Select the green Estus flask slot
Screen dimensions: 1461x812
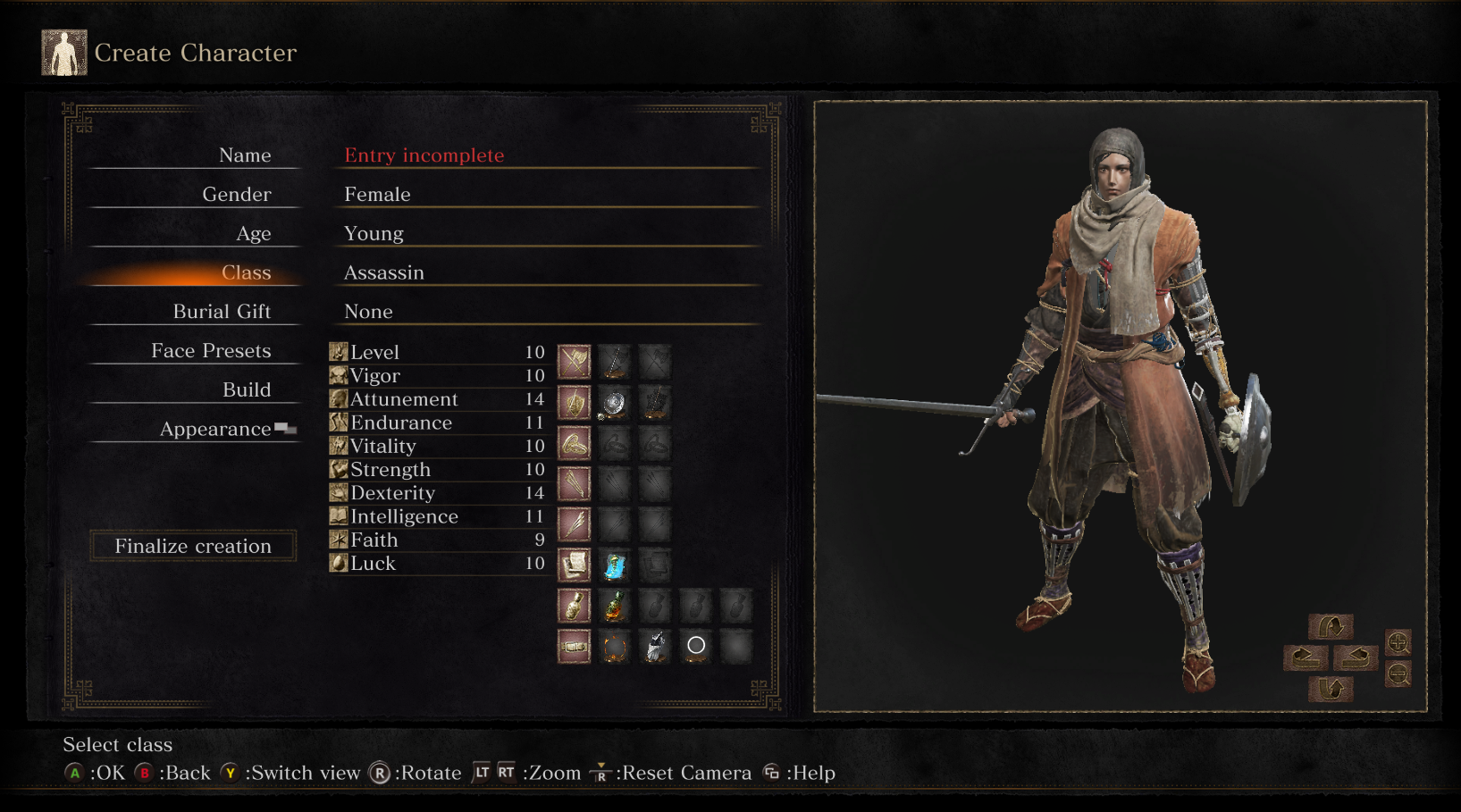tap(614, 607)
